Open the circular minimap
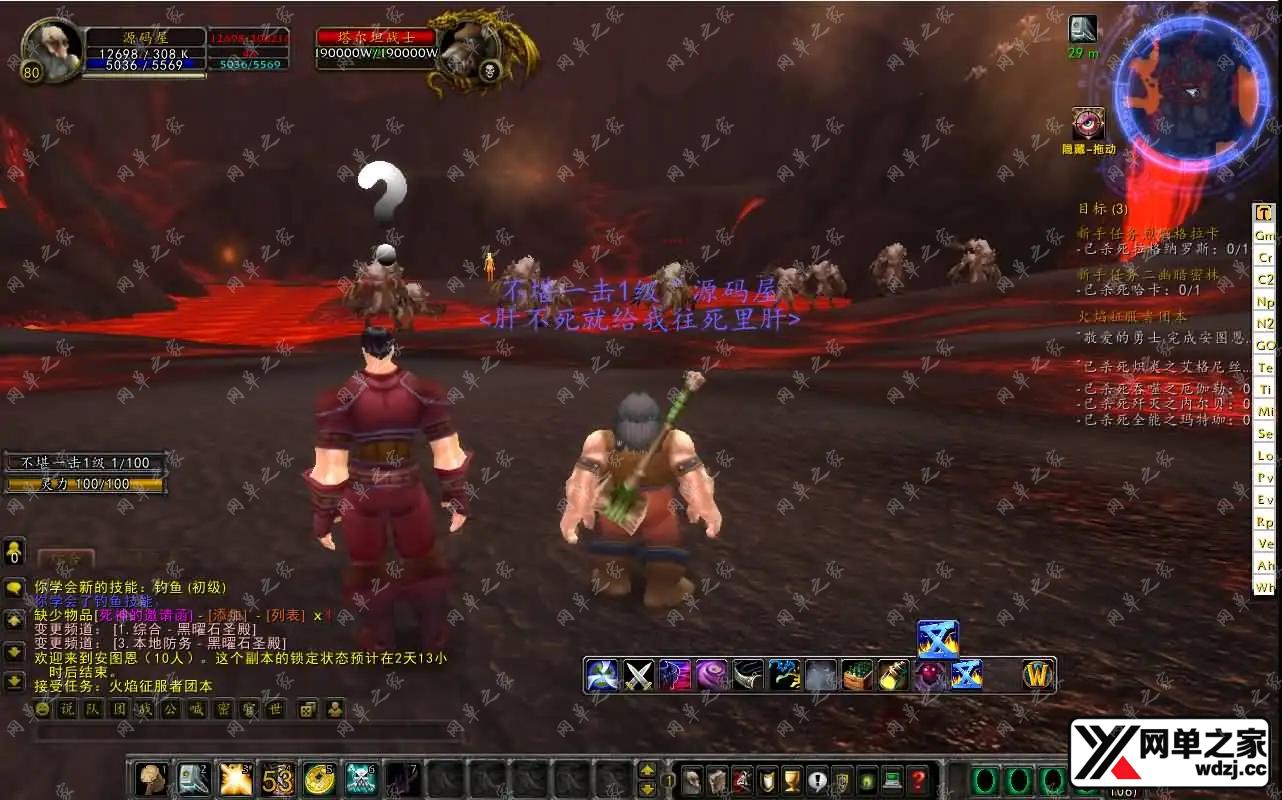Screen dimensions: 1282x800 tap(1190, 92)
